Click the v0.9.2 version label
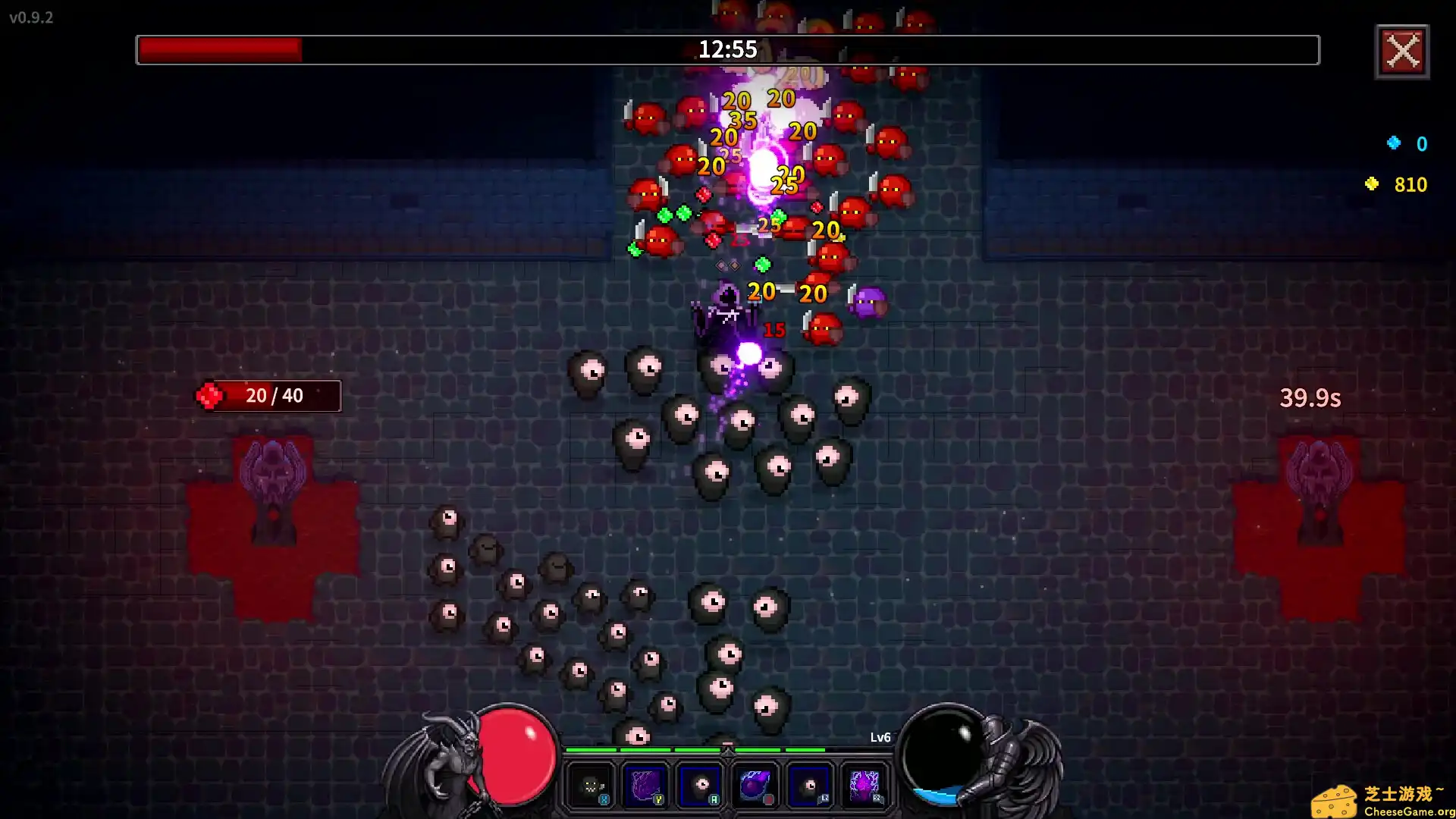Image resolution: width=1456 pixels, height=819 pixels. tap(30, 18)
